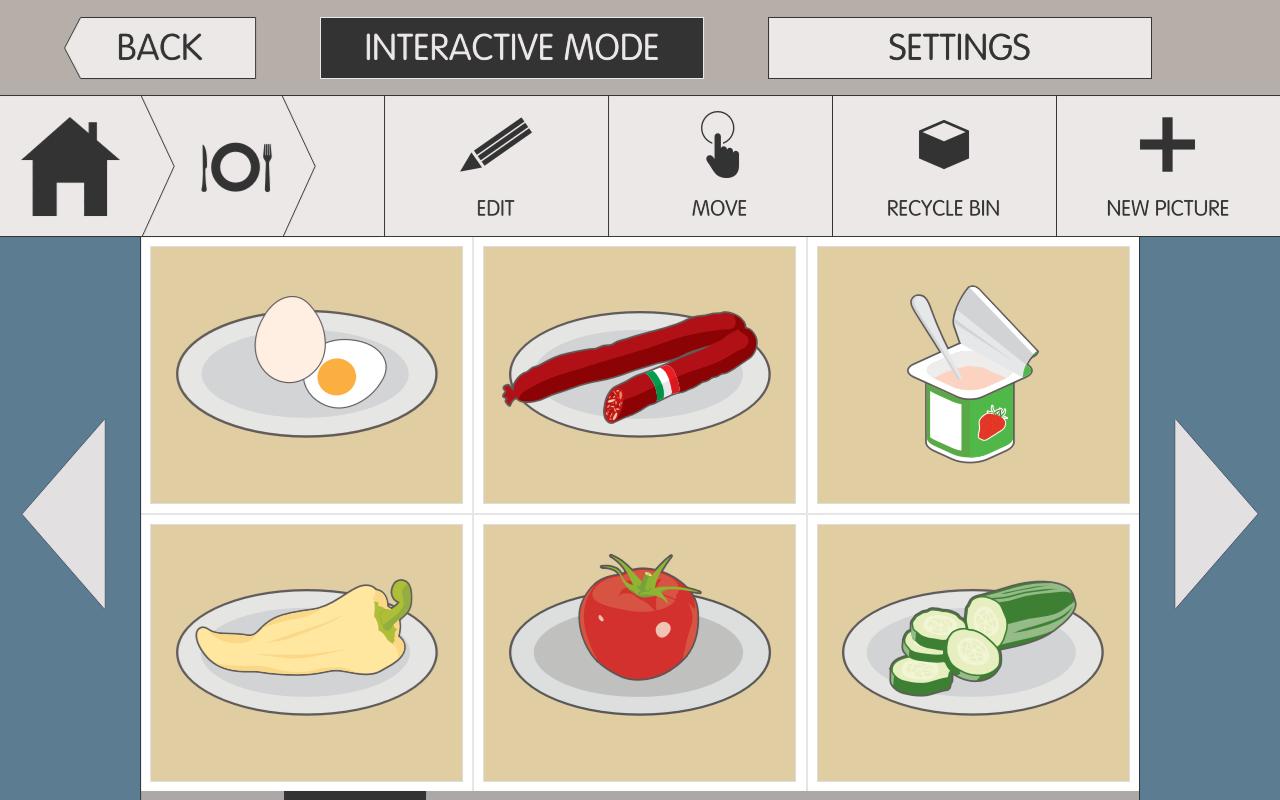Select the sausage picture card
The image size is (1280, 800).
639,373
